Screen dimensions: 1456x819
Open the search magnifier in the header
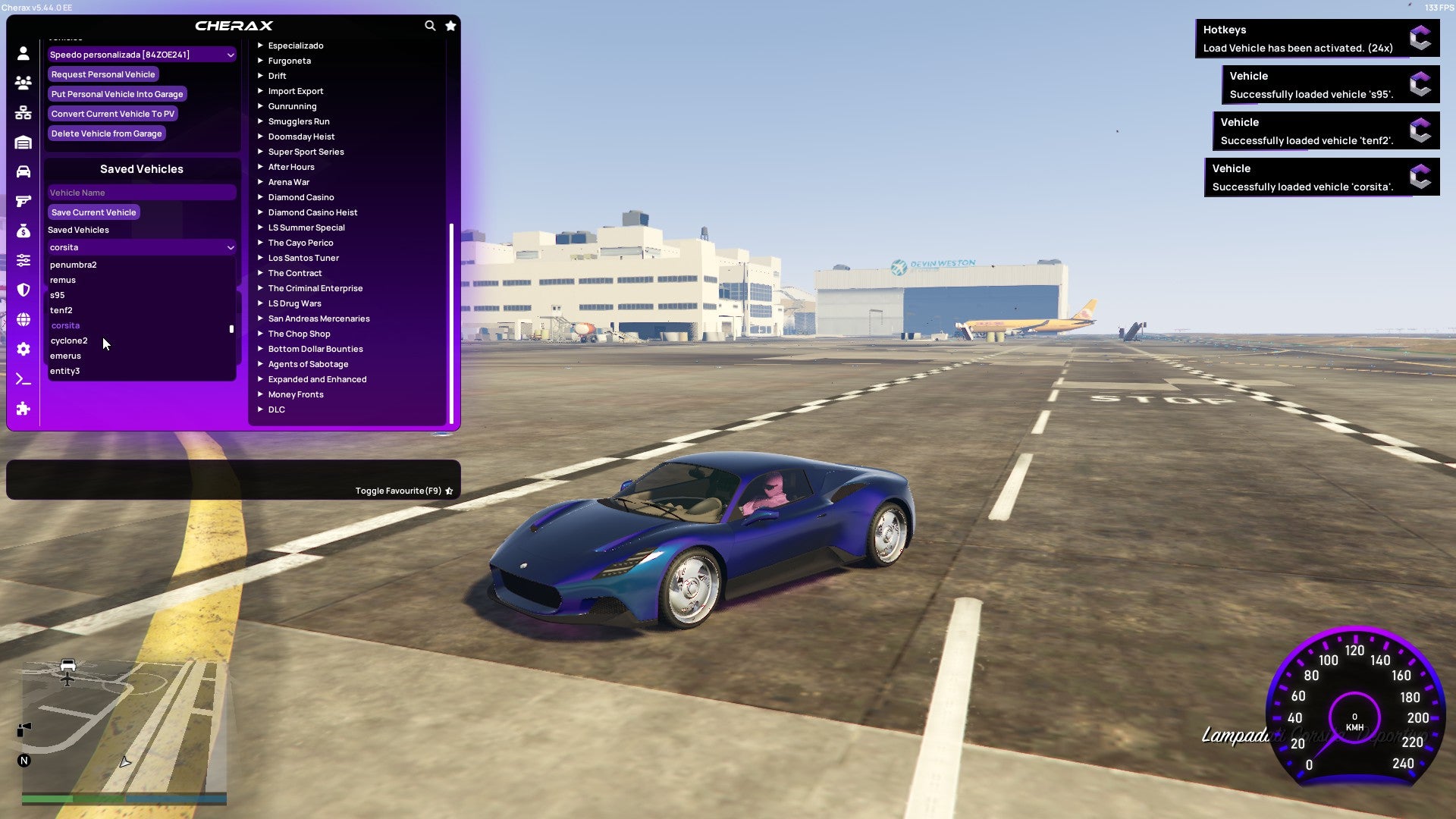click(430, 25)
